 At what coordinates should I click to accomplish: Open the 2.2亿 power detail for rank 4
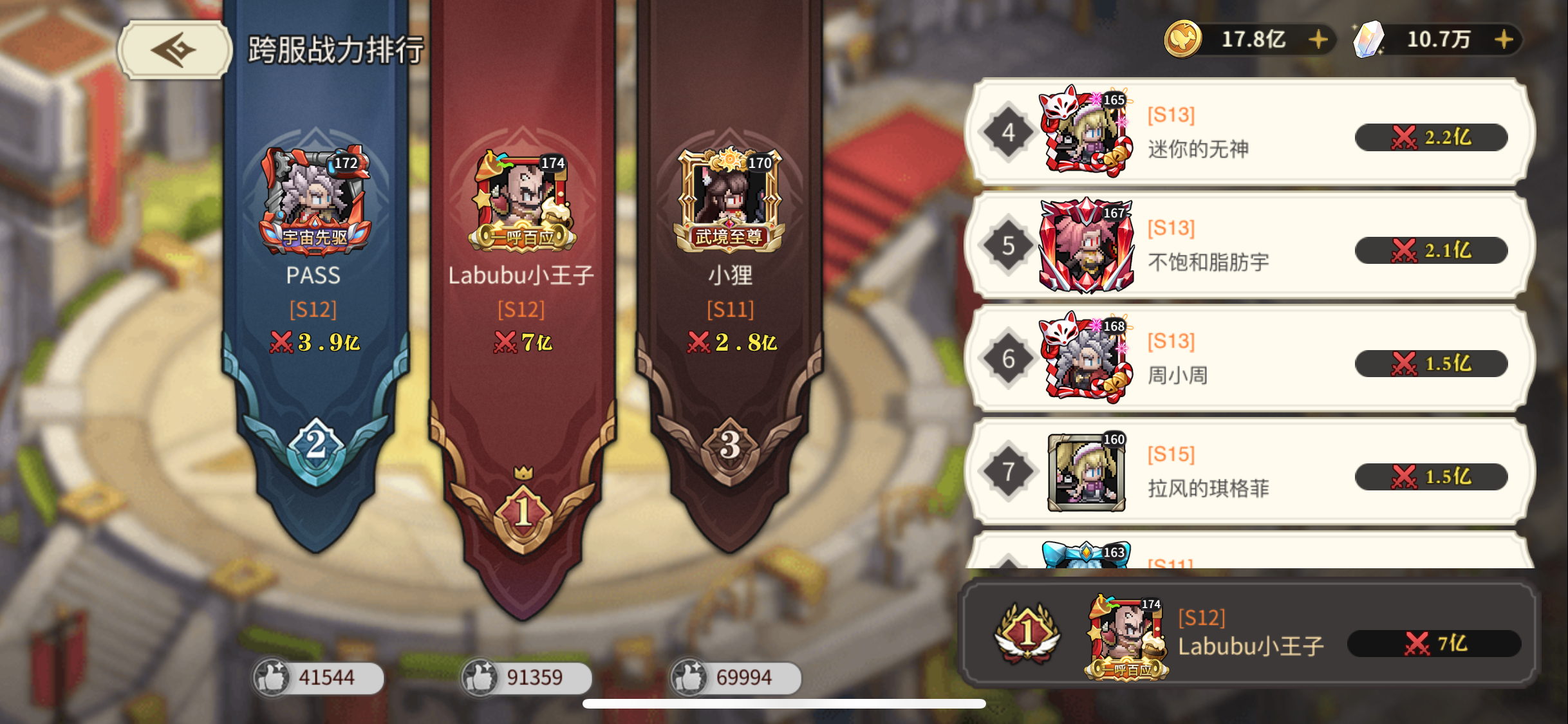1430,137
